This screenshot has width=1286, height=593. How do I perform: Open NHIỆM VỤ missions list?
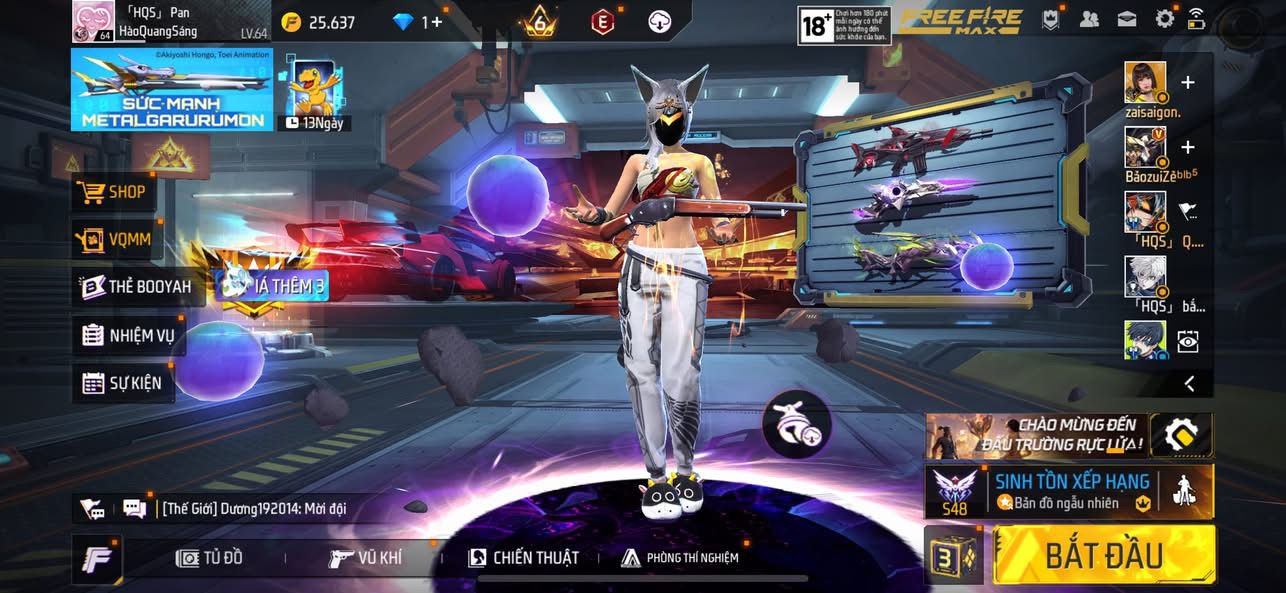(129, 335)
